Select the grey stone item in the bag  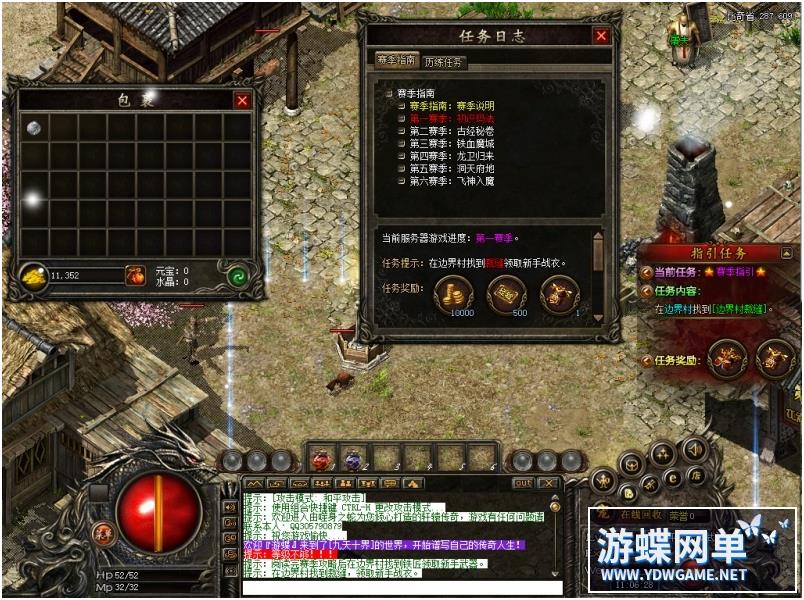34,128
